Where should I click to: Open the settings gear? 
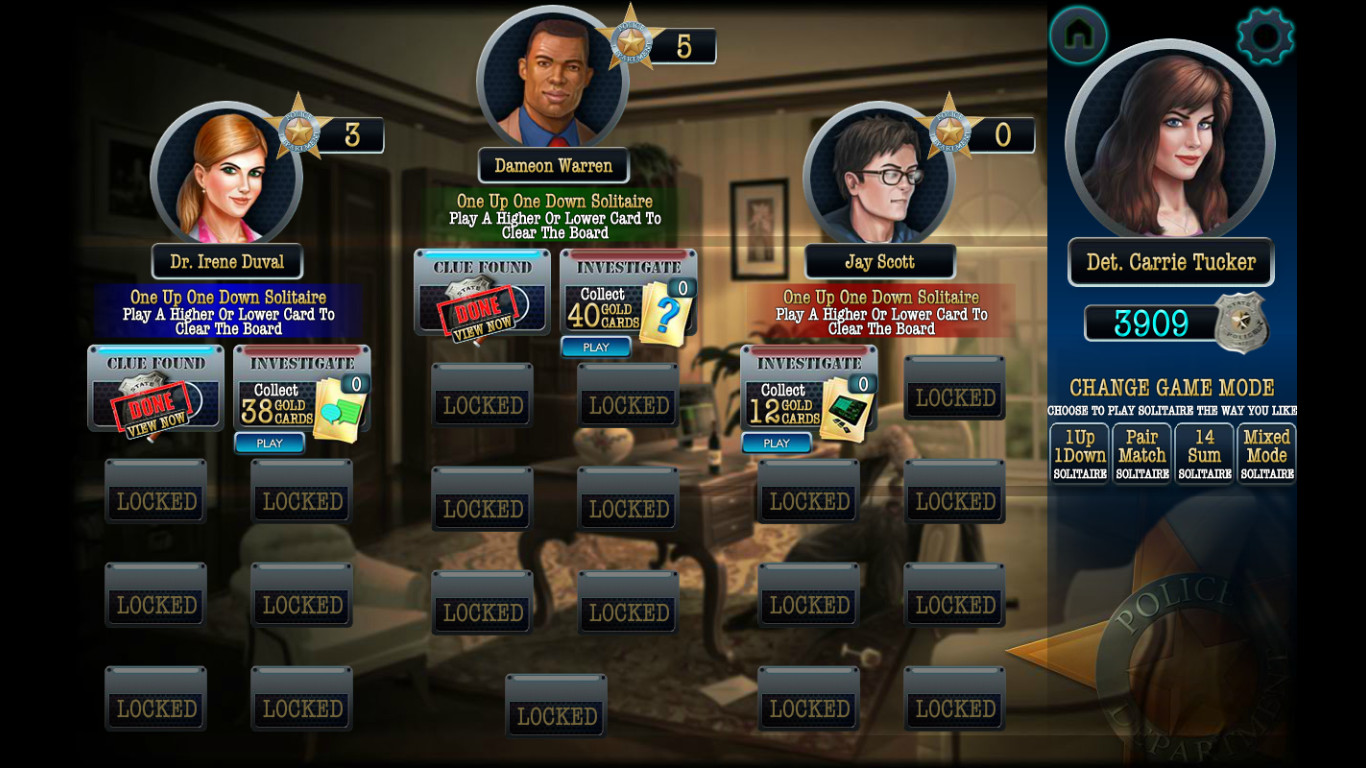tap(1264, 35)
